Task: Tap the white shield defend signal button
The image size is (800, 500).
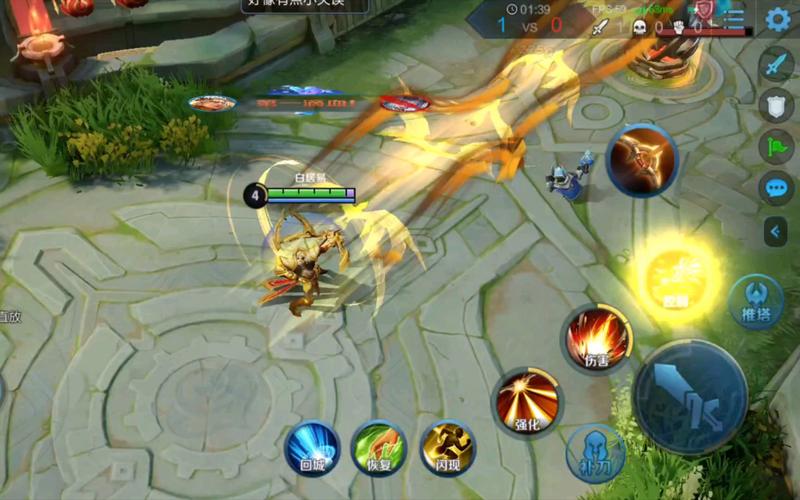Action: tap(776, 104)
